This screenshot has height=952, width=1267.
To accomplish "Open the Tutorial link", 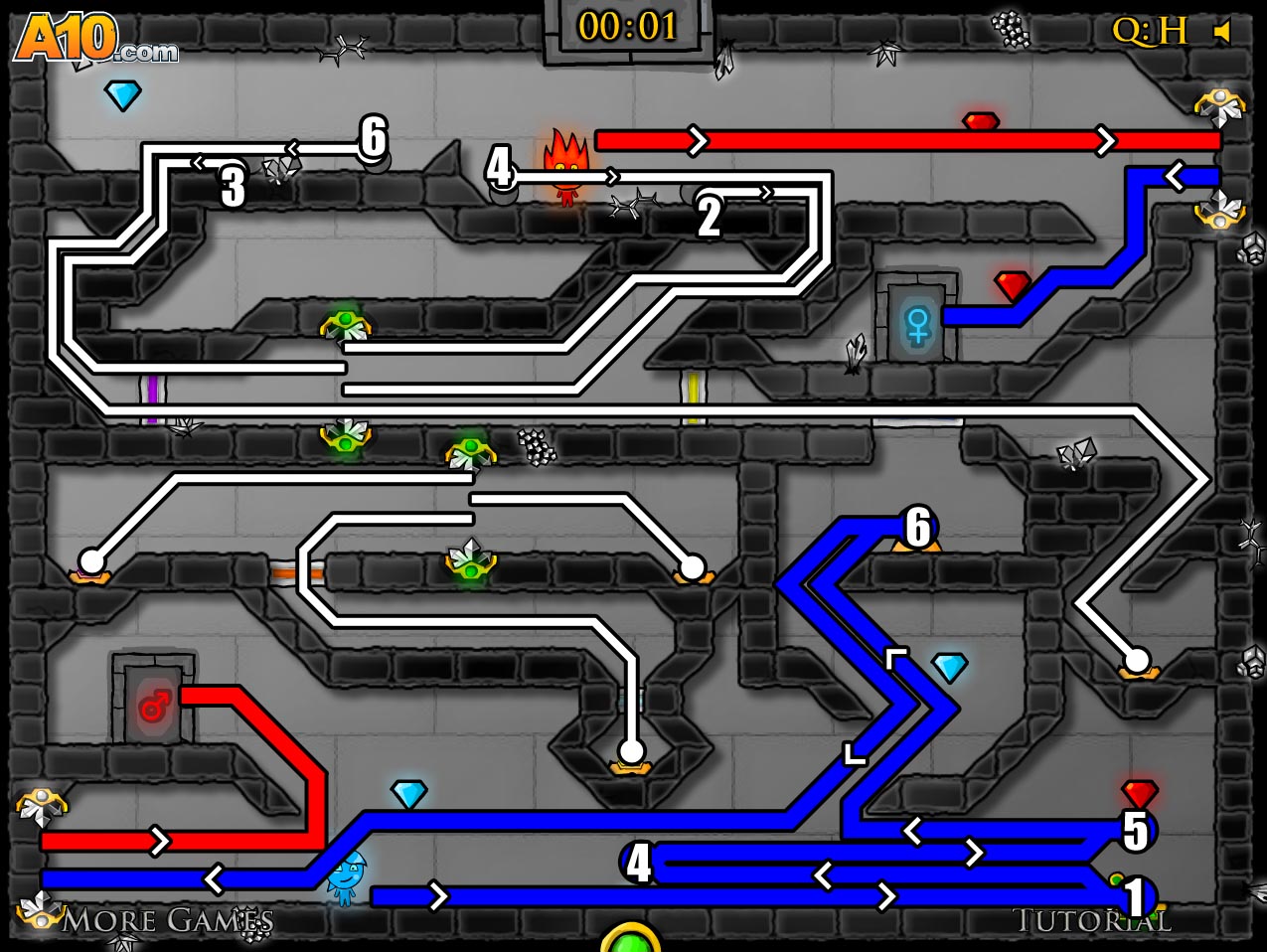I will pyautogui.click(x=1091, y=921).
